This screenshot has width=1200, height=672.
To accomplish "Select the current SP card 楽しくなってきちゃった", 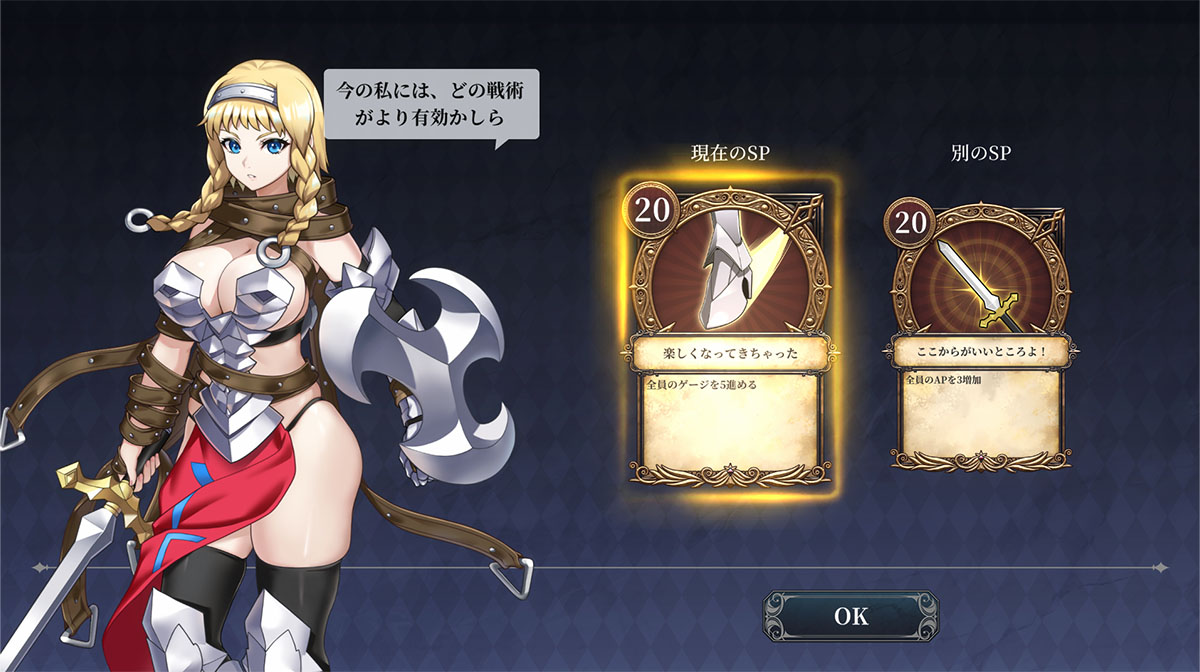I will [729, 335].
